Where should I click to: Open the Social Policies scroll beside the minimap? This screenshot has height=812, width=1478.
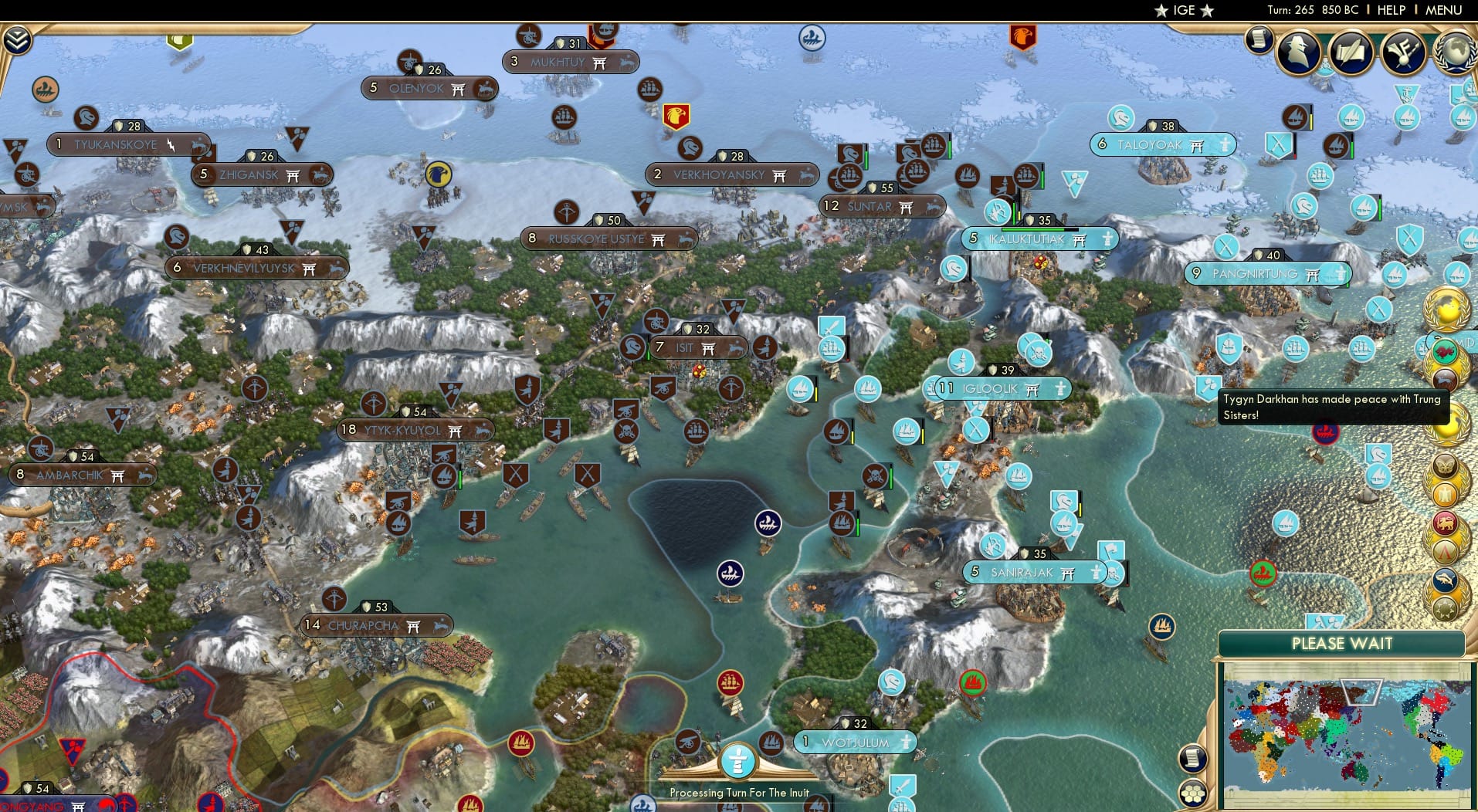1192,759
